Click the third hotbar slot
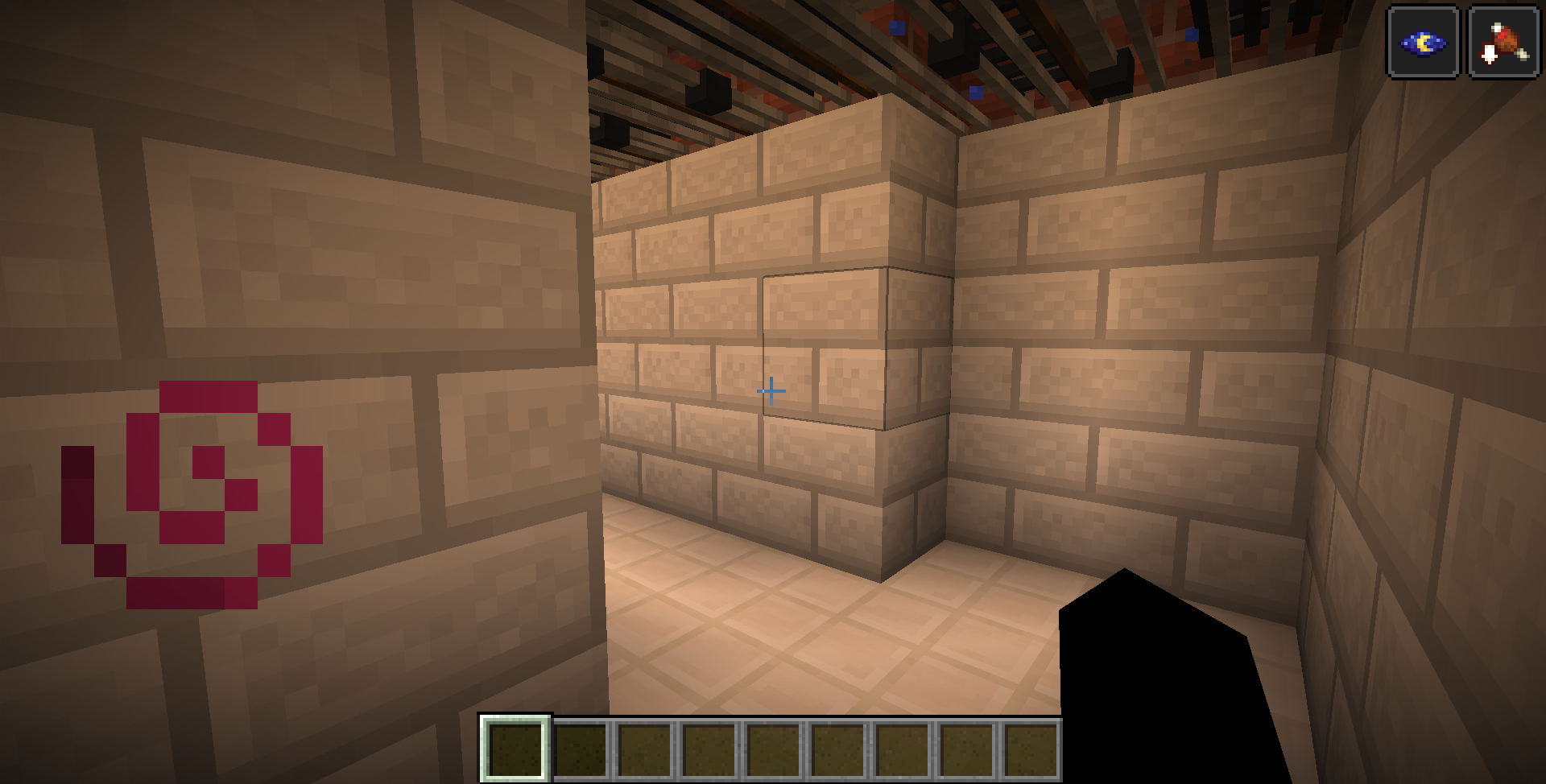Screen dimensions: 1546x784 (x=644, y=748)
